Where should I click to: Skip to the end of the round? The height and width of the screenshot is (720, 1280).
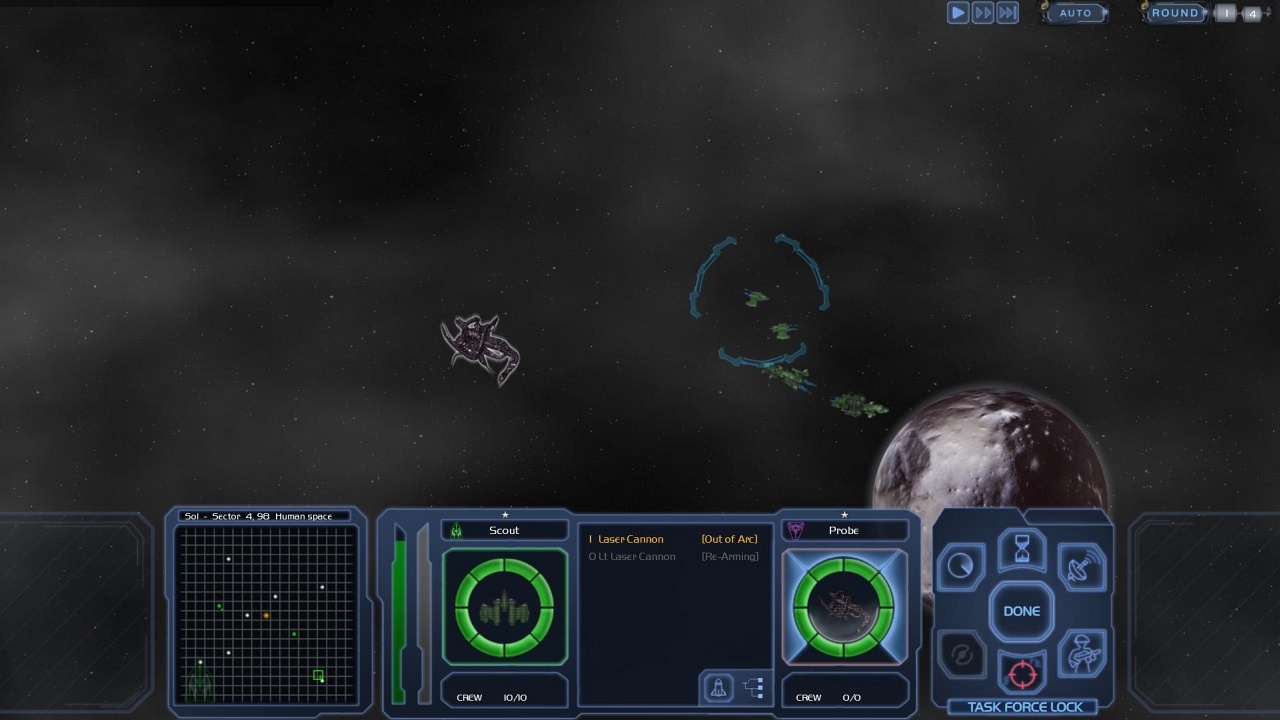pos(1008,13)
